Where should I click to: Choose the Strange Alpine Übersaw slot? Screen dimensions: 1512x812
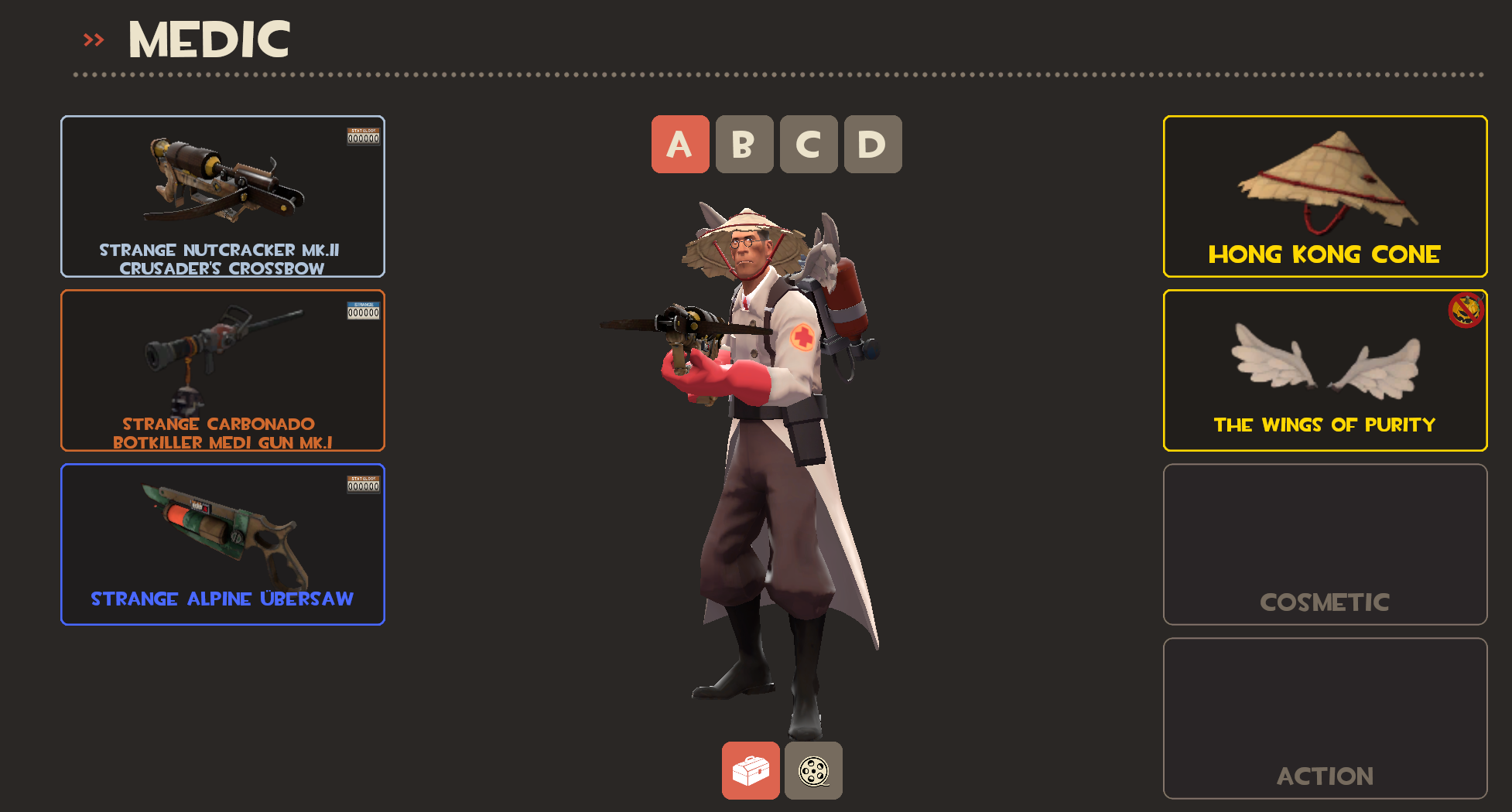(223, 544)
